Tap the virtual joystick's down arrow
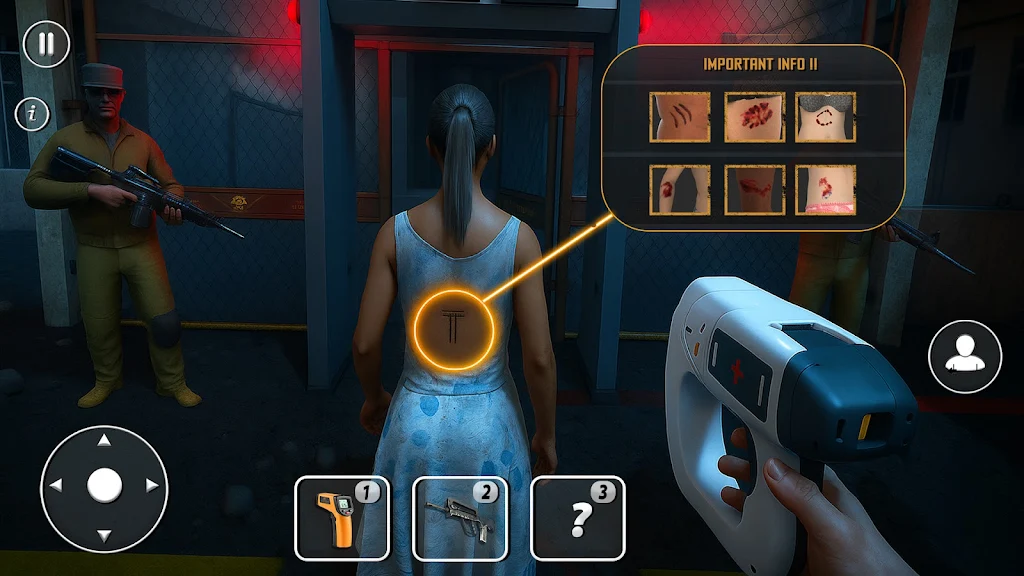This screenshot has height=576, width=1024. tap(104, 533)
